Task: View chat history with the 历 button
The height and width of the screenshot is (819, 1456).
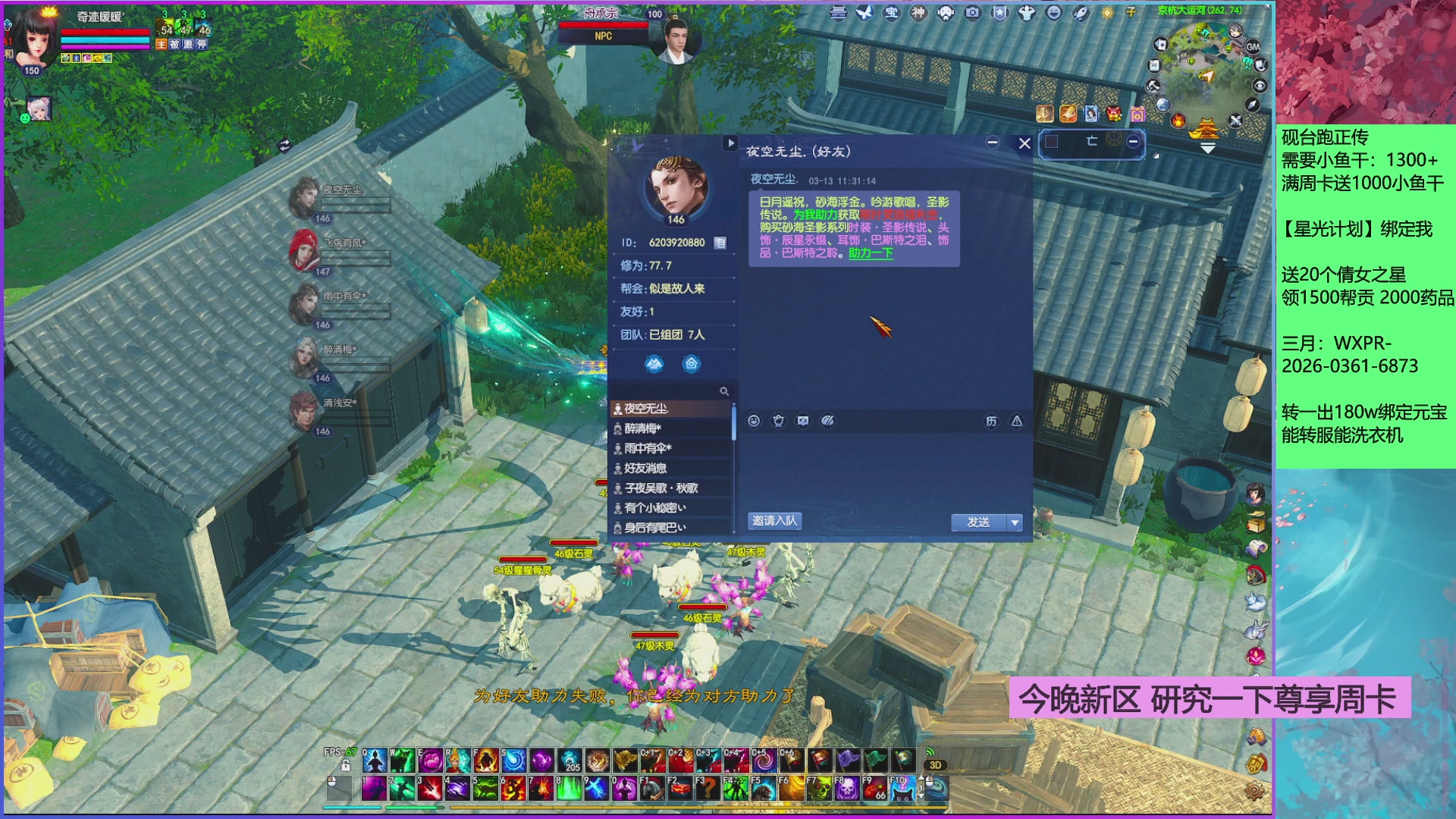Action: pos(991,422)
